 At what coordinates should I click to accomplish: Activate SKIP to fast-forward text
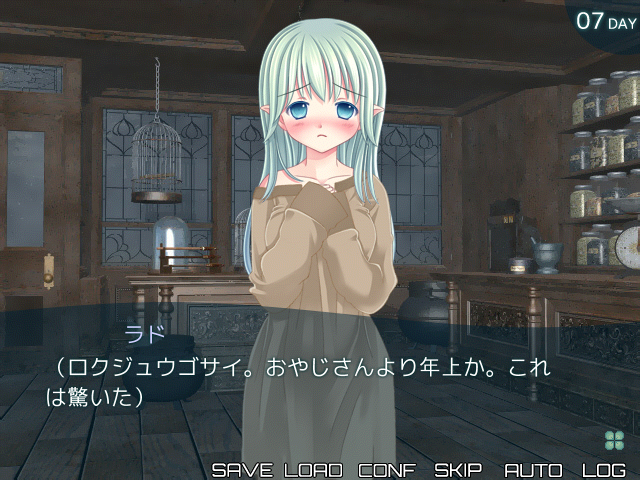pyautogui.click(x=458, y=469)
